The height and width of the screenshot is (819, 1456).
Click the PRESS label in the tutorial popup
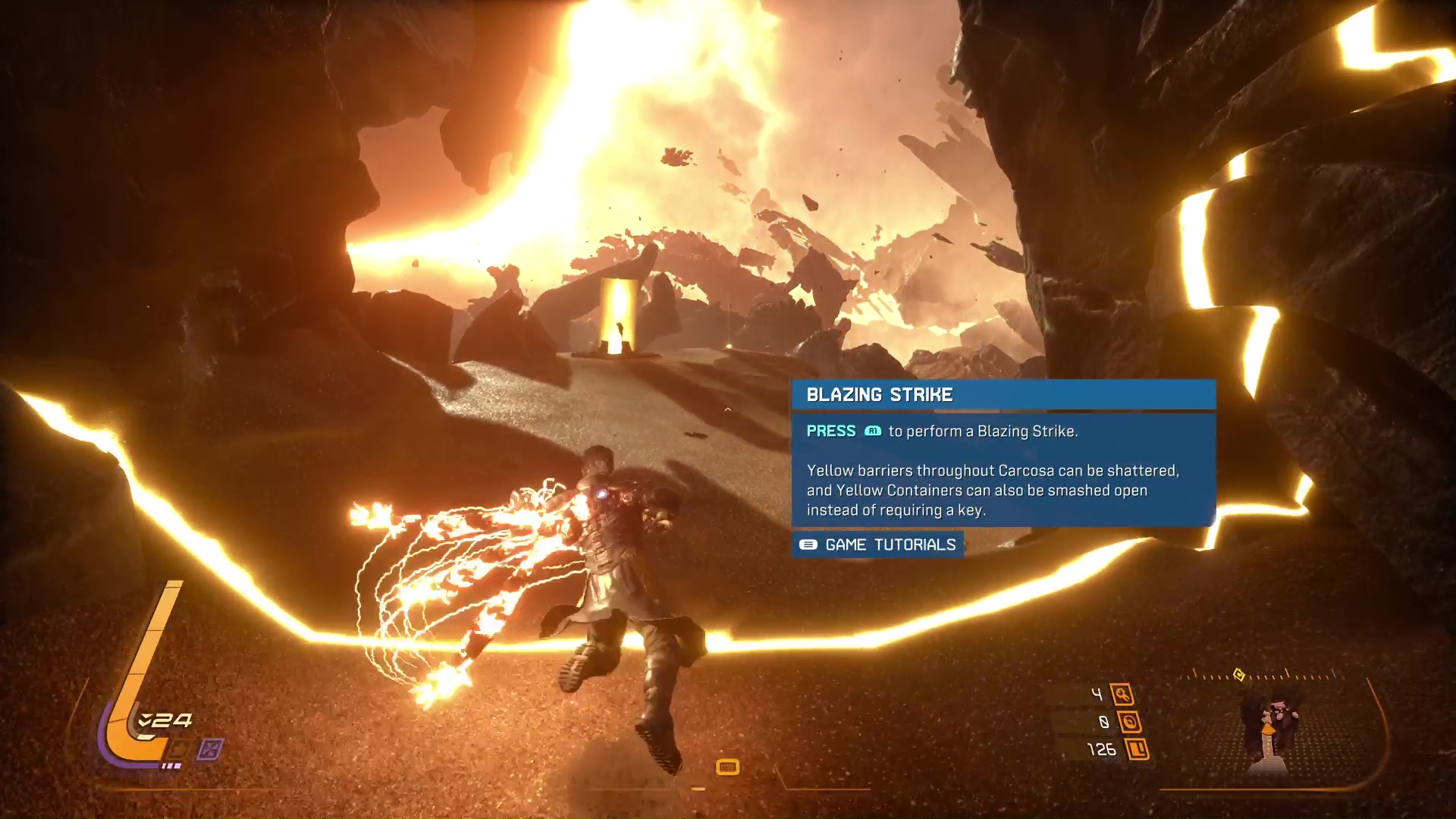point(831,431)
